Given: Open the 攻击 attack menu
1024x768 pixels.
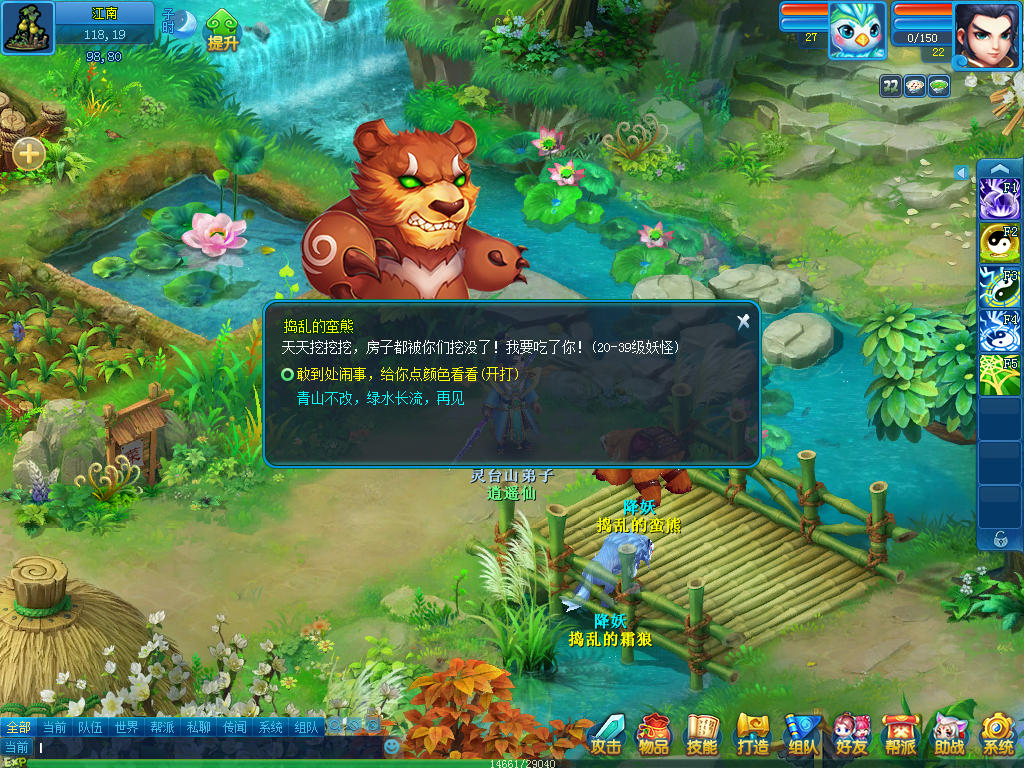Looking at the screenshot, I should tap(606, 734).
